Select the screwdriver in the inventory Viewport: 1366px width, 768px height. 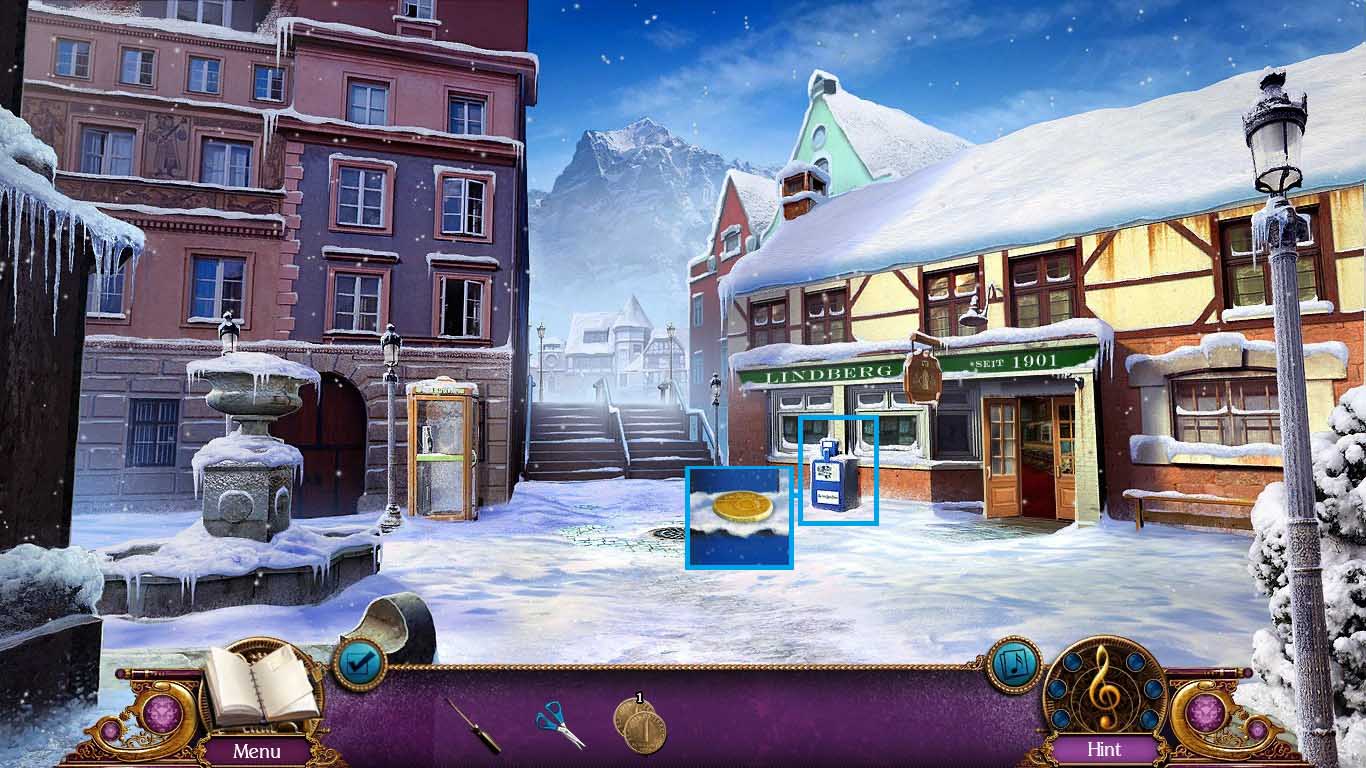coord(473,725)
